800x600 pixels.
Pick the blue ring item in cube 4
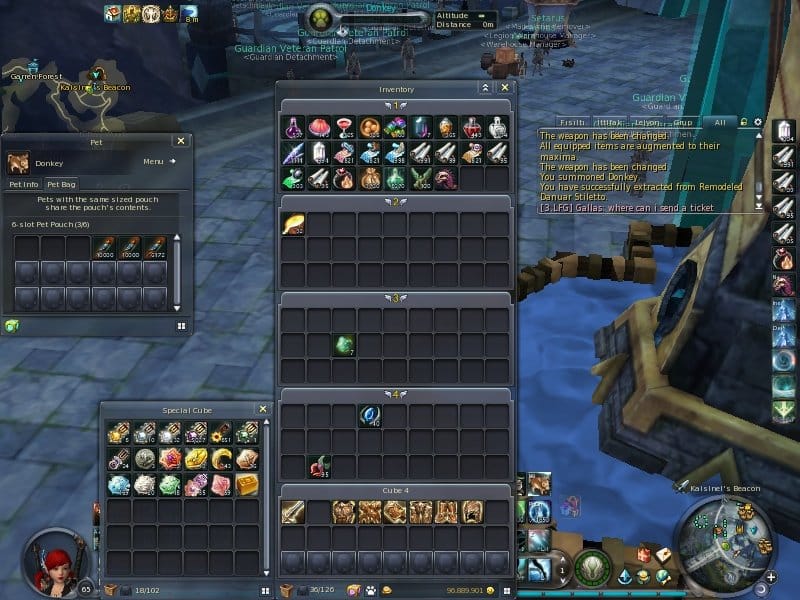[x=370, y=415]
